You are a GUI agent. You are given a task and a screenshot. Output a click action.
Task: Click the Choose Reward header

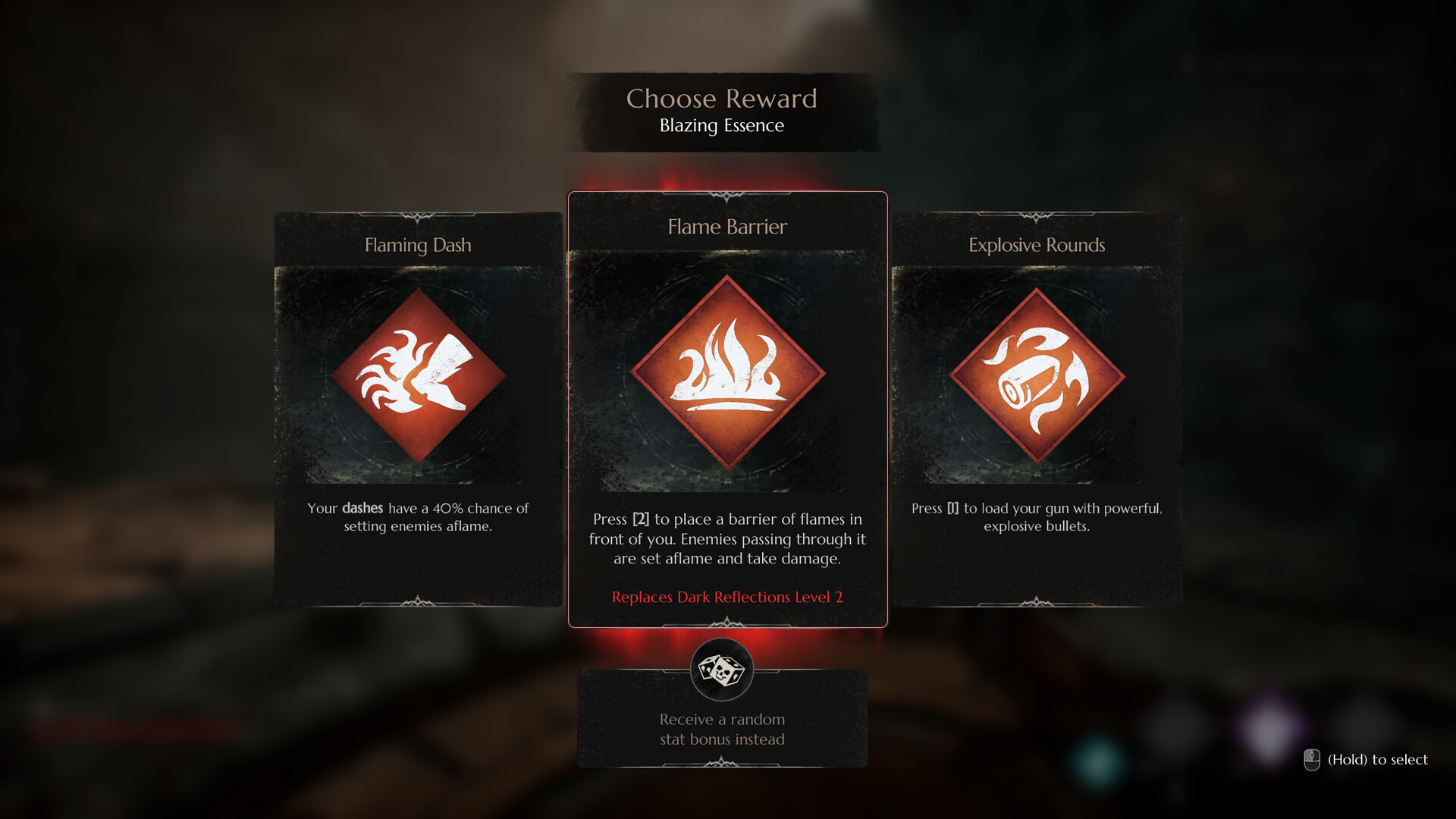(722, 99)
